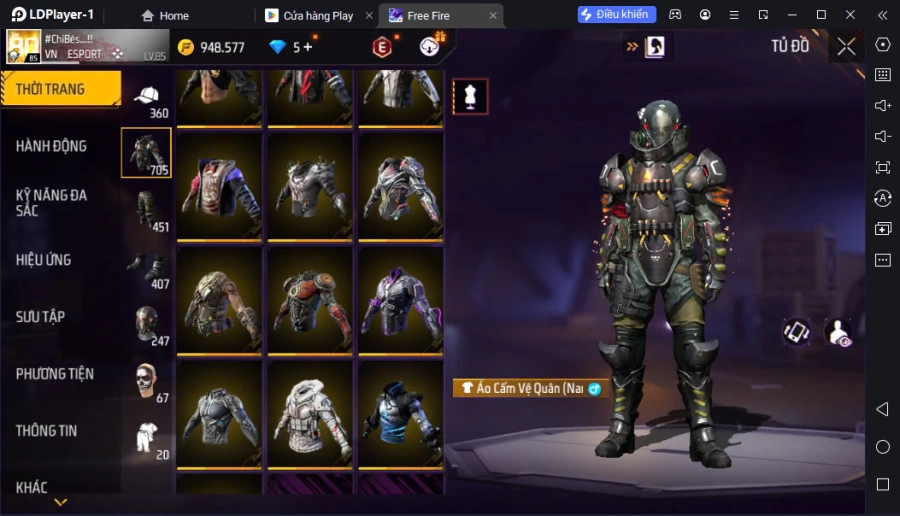Close the Tủ Đồ wardrobe screen

click(846, 46)
